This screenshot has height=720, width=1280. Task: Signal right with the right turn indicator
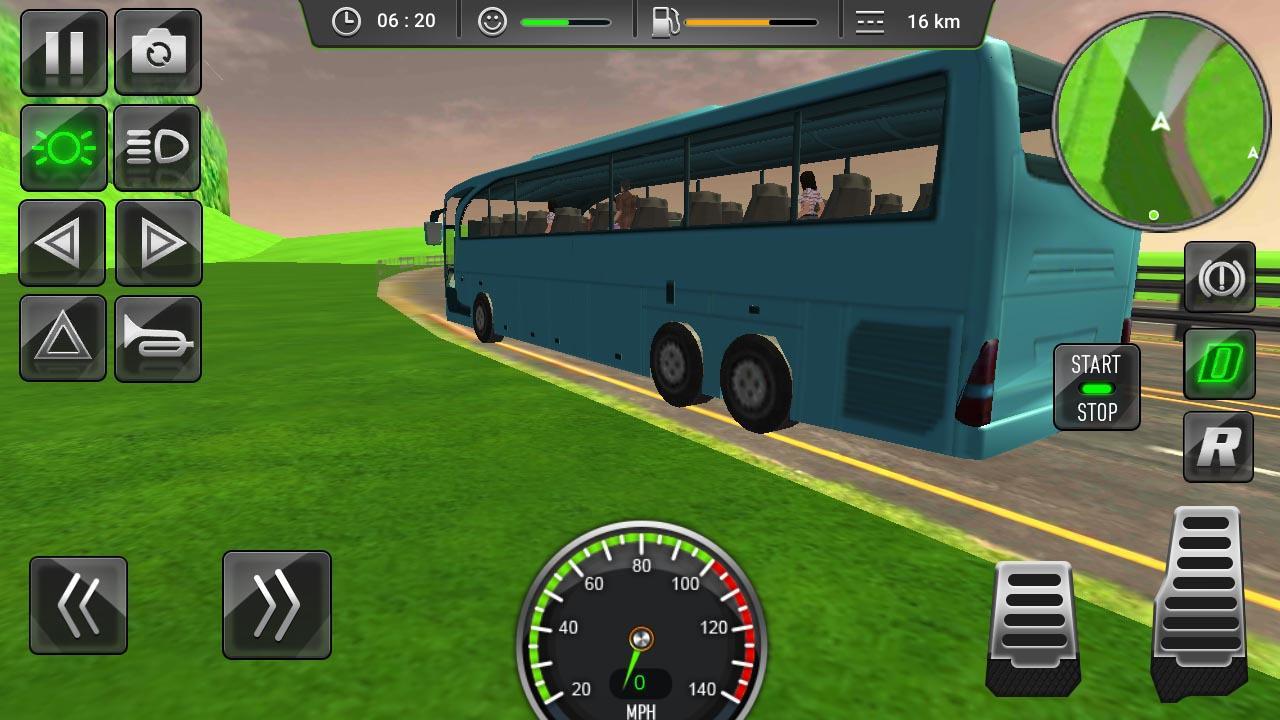[158, 242]
